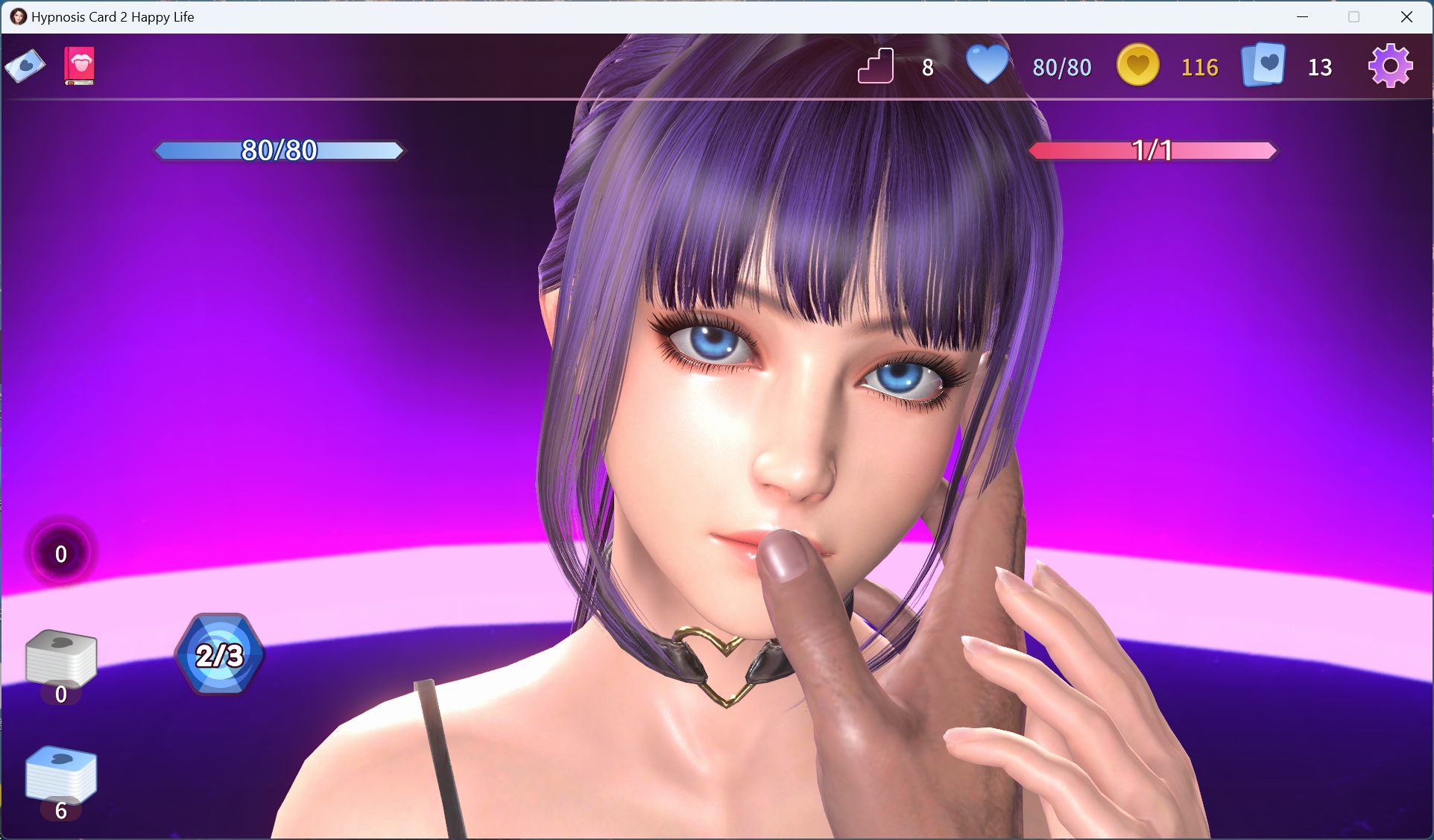Click the gold heart coin icon
The height and width of the screenshot is (840, 1434).
(1137, 66)
